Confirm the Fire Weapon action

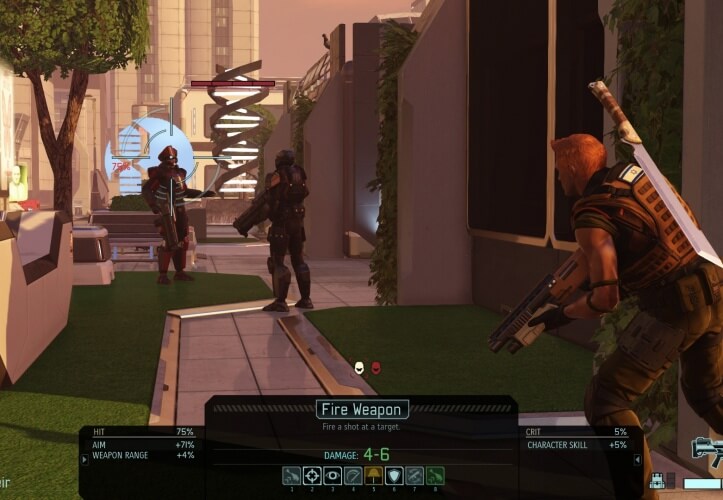point(362,409)
